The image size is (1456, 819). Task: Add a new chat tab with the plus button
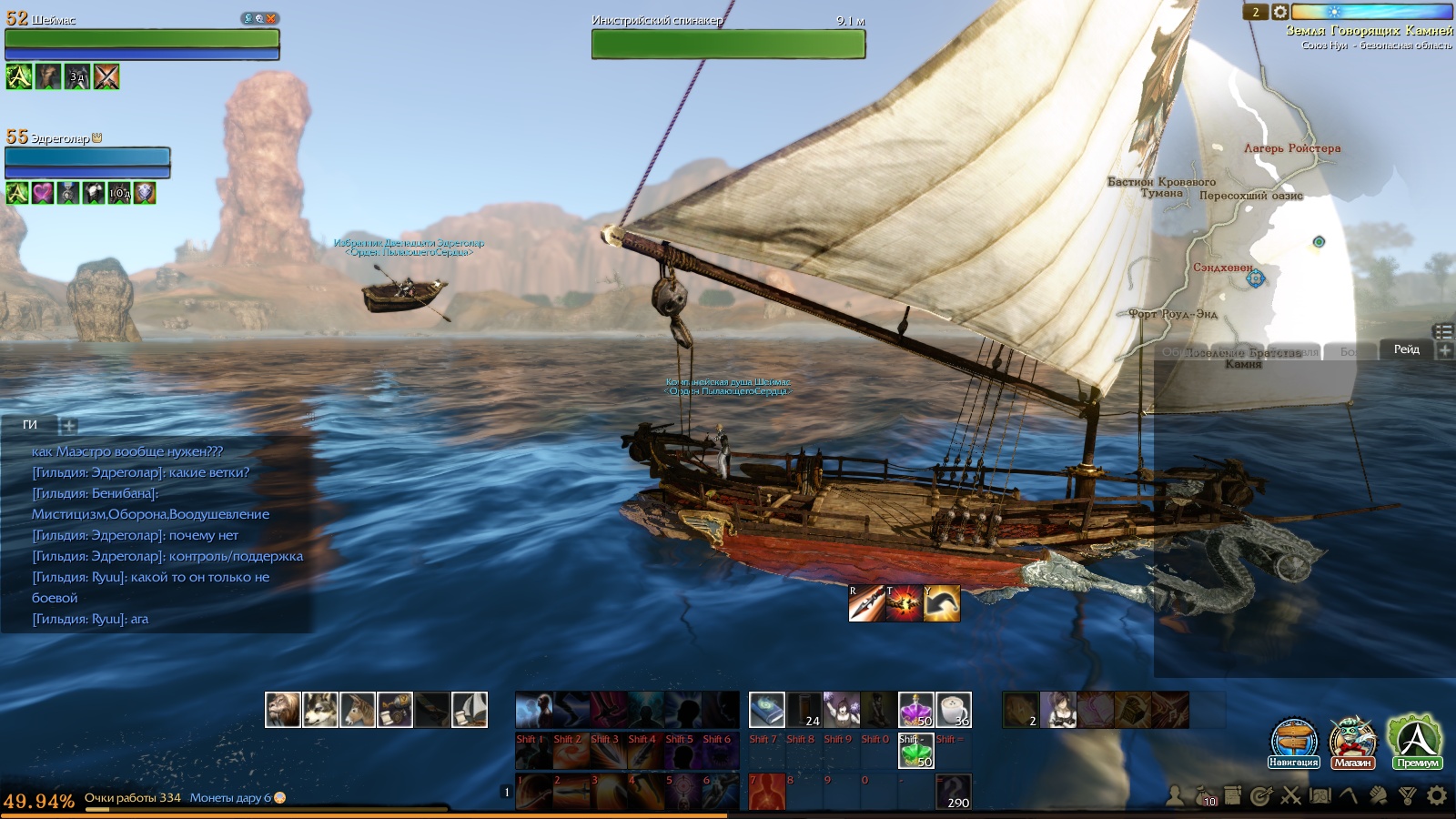click(x=68, y=425)
